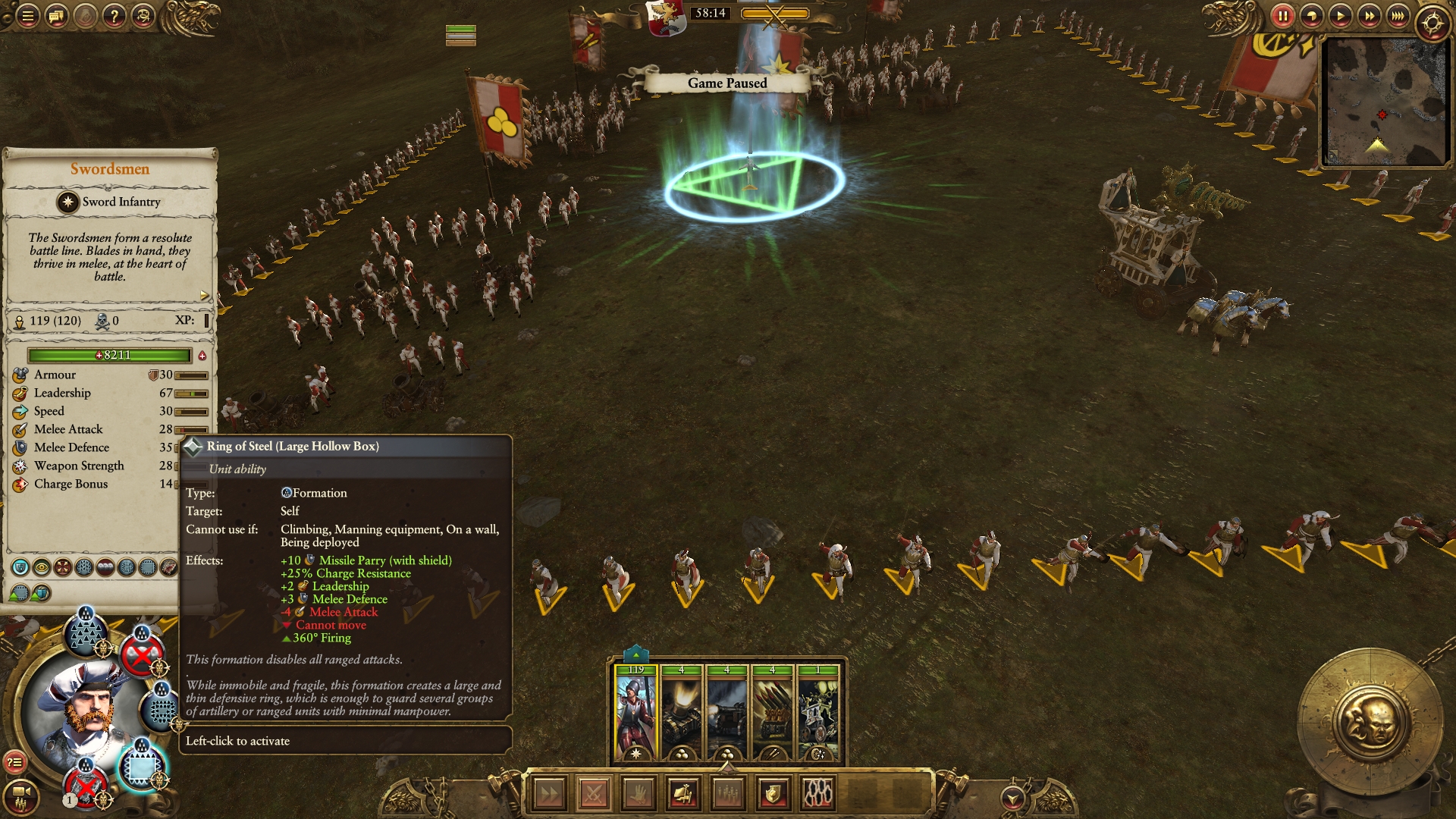
Task: Select the mortar artillery unit card
Action: point(681,713)
